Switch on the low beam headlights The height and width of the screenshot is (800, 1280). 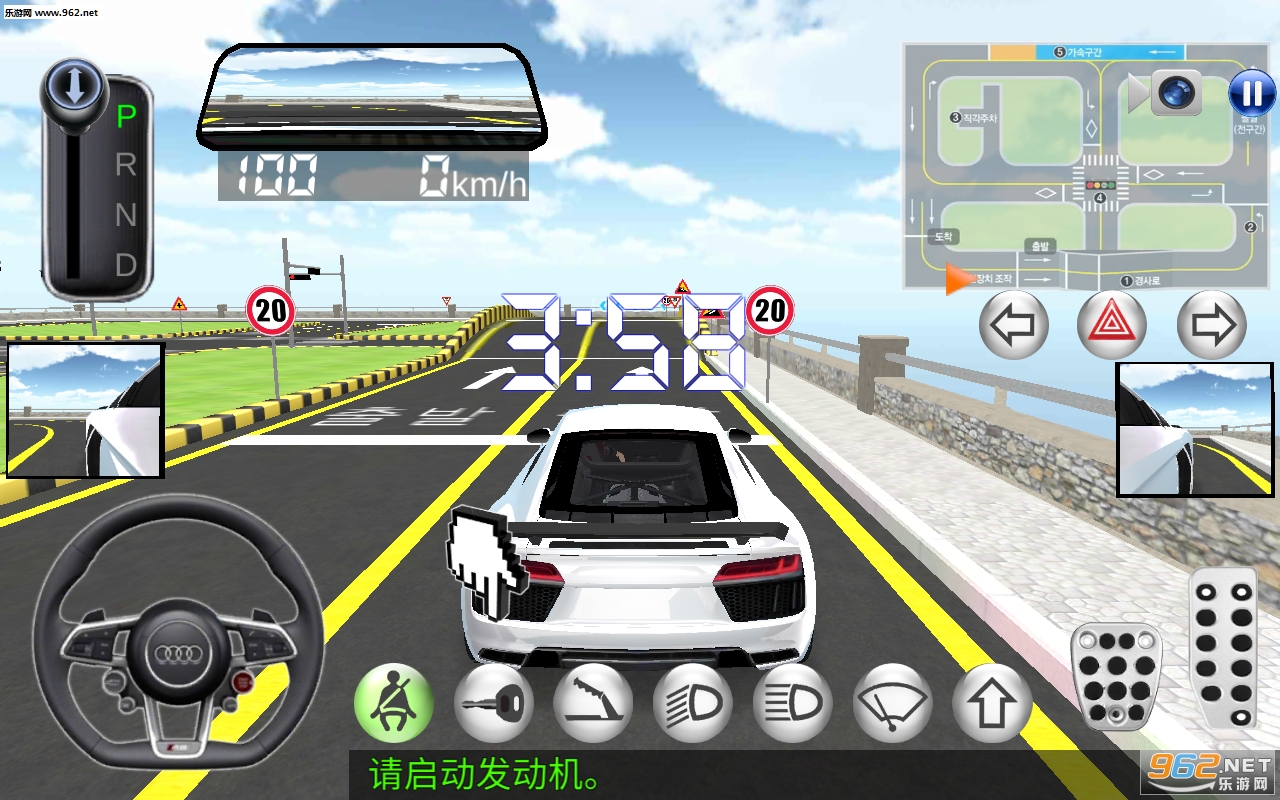point(693,704)
